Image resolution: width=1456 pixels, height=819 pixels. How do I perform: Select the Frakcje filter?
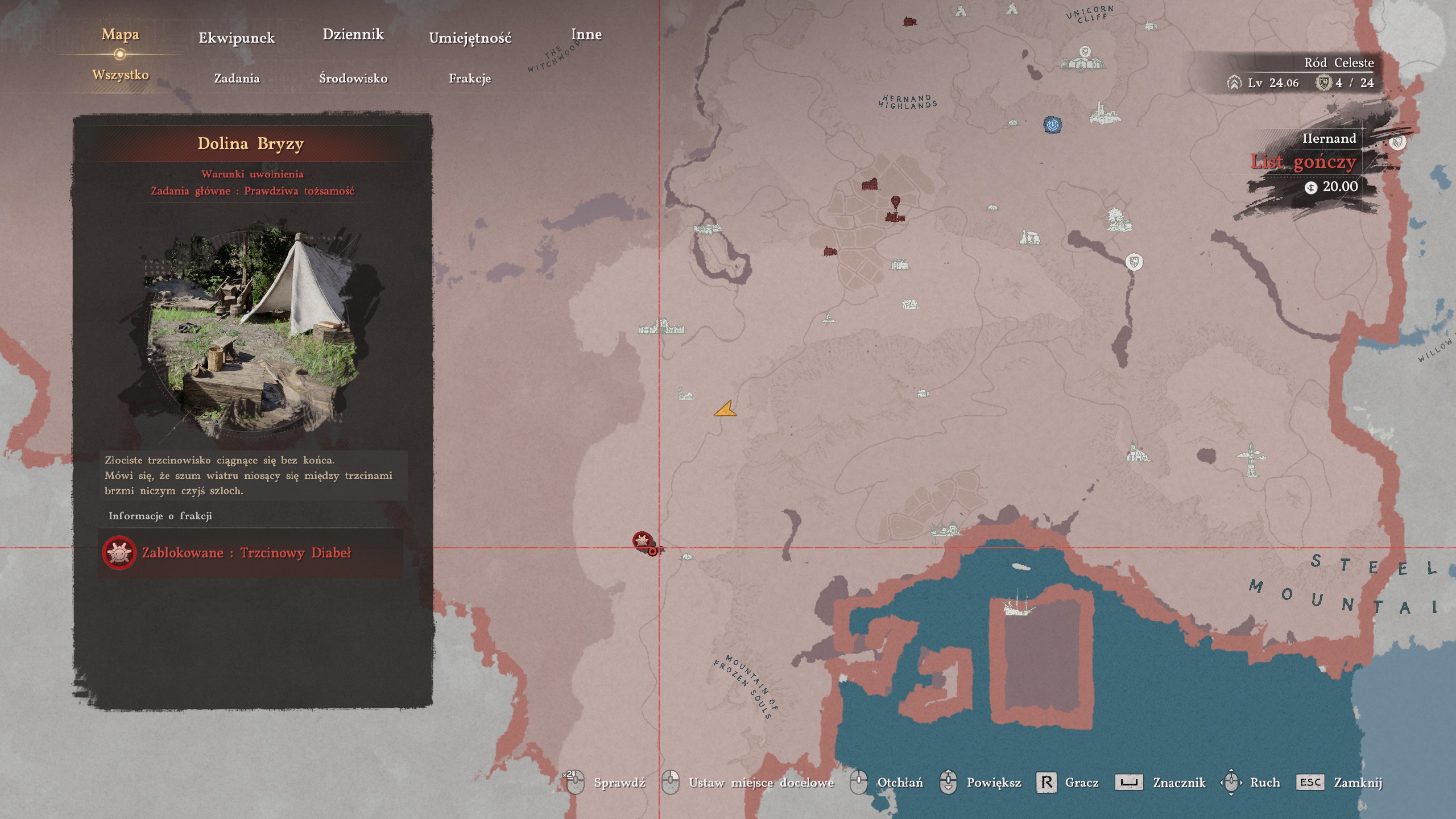click(470, 79)
